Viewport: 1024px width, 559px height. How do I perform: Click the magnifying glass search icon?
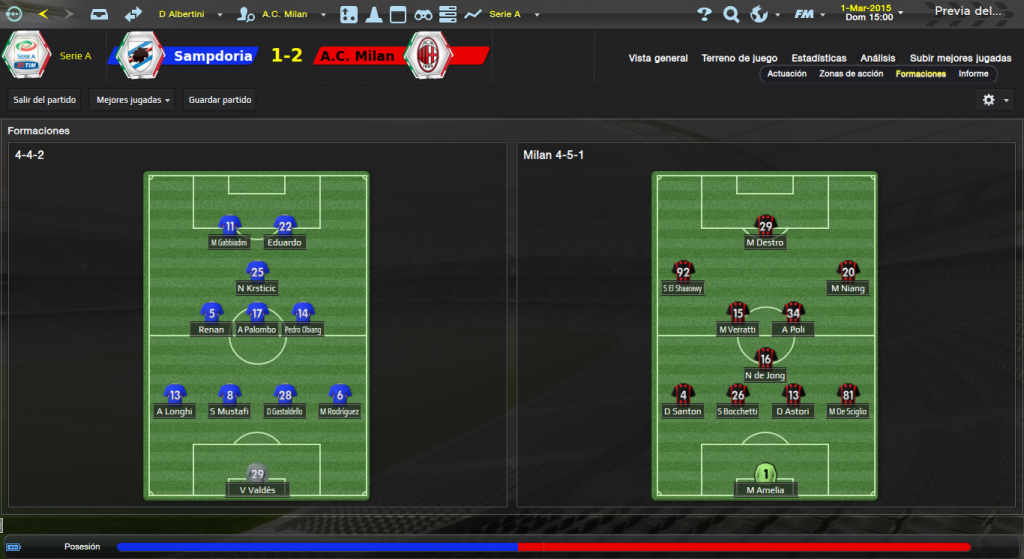click(731, 14)
